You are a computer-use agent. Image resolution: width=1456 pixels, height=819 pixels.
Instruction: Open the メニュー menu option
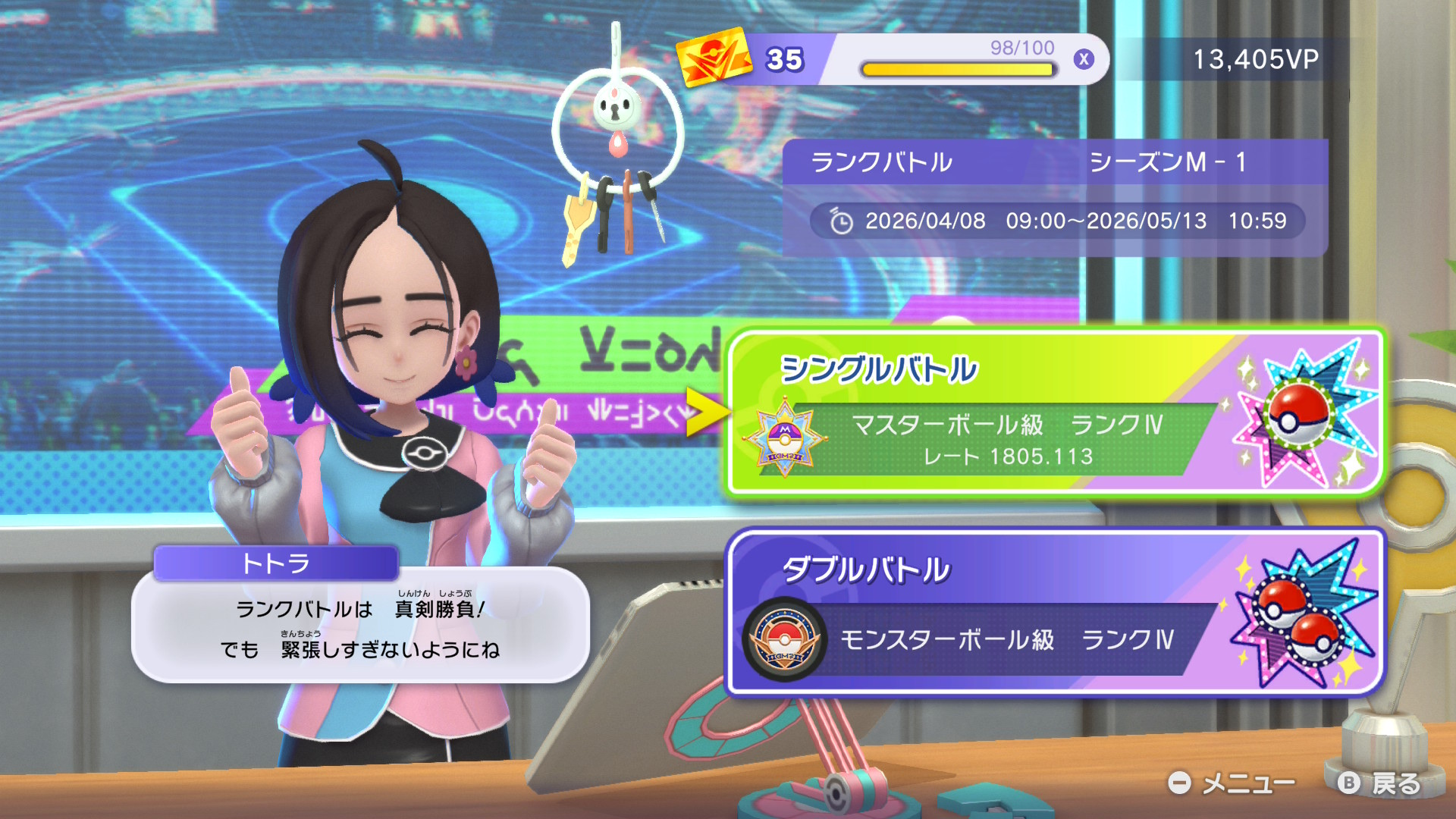pyautogui.click(x=1232, y=783)
